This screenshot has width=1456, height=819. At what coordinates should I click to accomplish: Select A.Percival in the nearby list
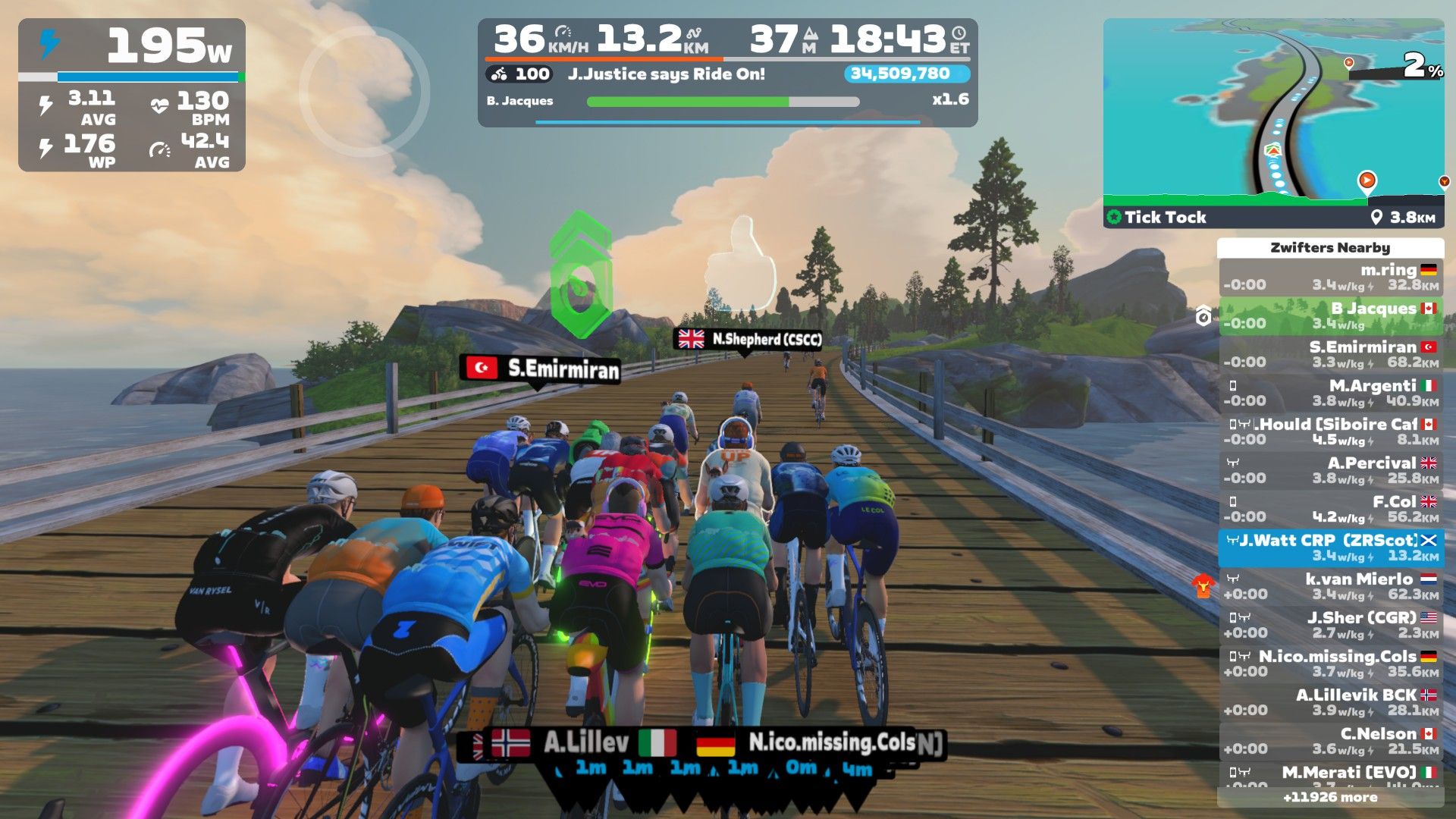pyautogui.click(x=1331, y=471)
